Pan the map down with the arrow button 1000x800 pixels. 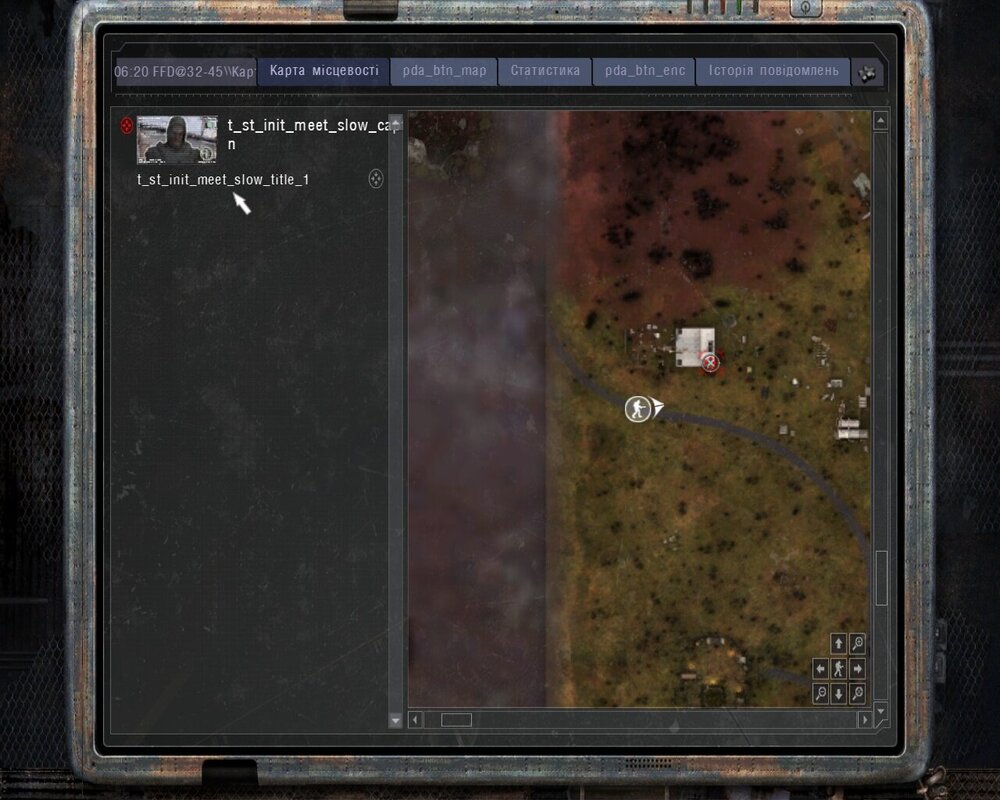coord(839,693)
